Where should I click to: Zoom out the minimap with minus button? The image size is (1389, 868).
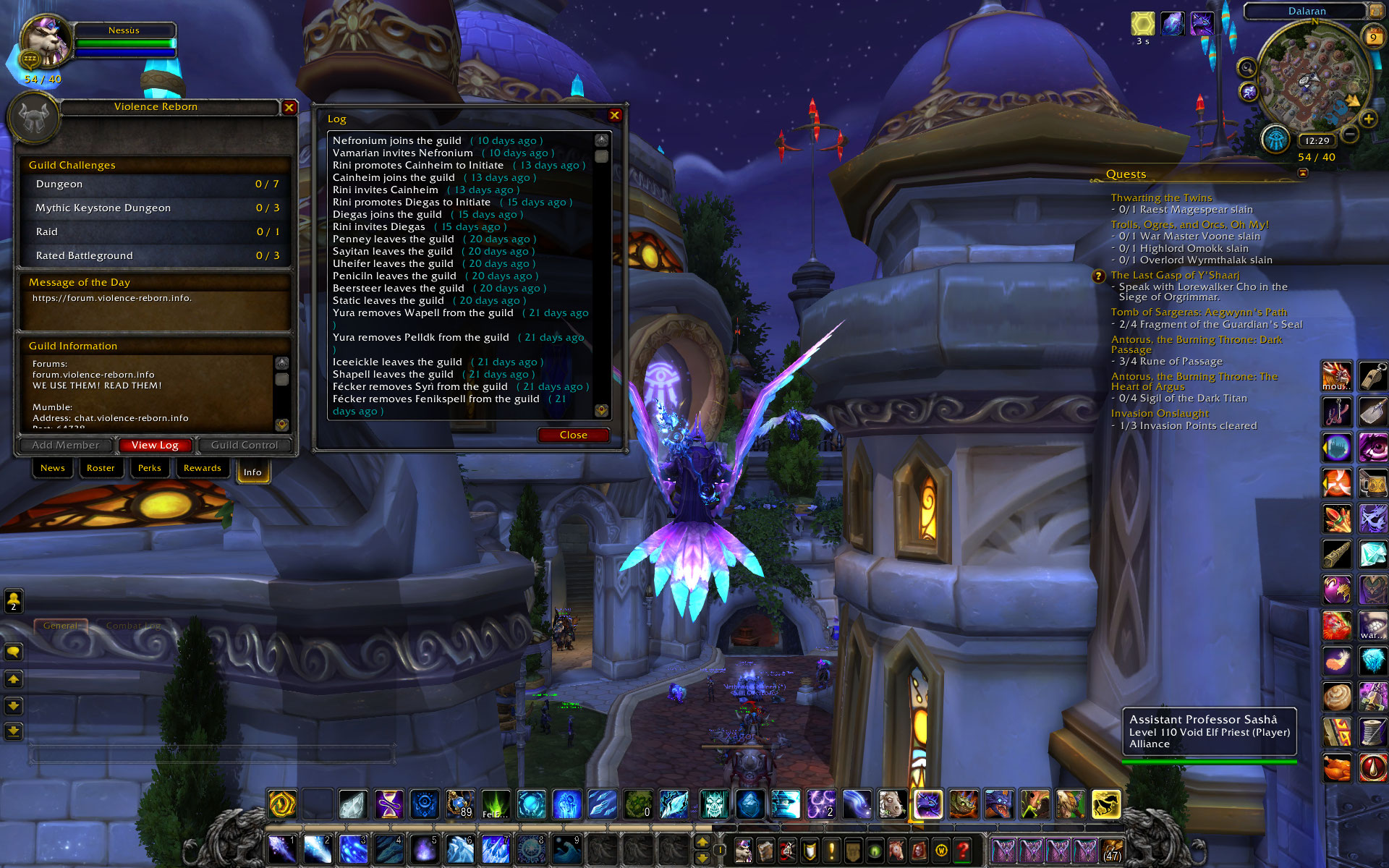[1350, 134]
